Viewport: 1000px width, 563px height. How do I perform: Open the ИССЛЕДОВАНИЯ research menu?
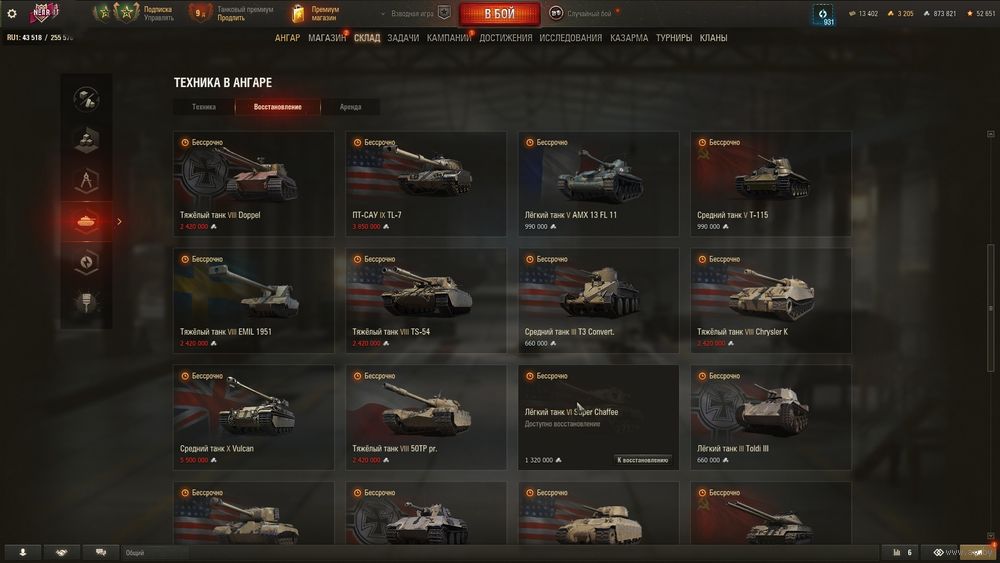[570, 38]
